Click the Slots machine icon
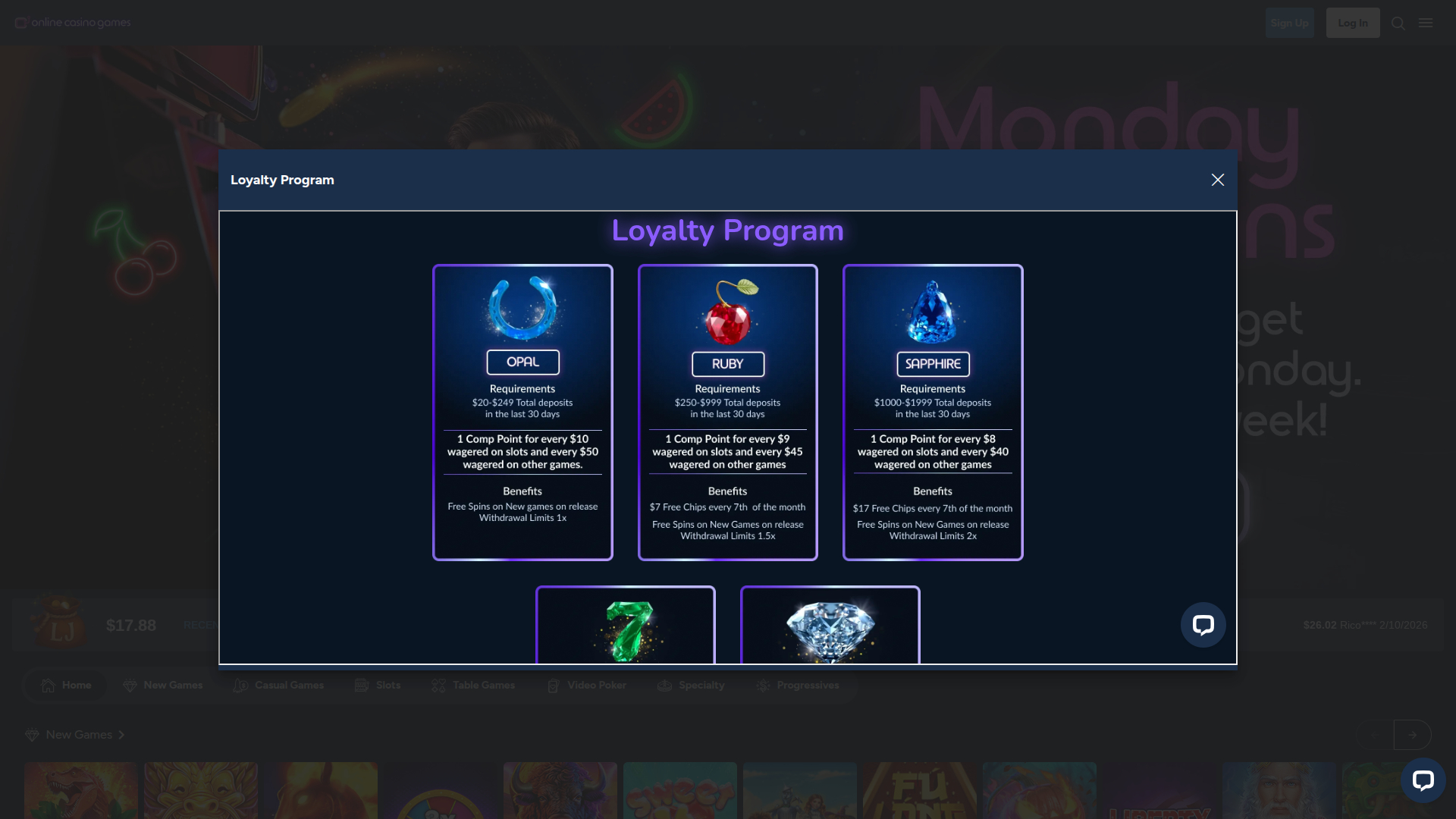Image resolution: width=1456 pixels, height=819 pixels. pyautogui.click(x=360, y=685)
